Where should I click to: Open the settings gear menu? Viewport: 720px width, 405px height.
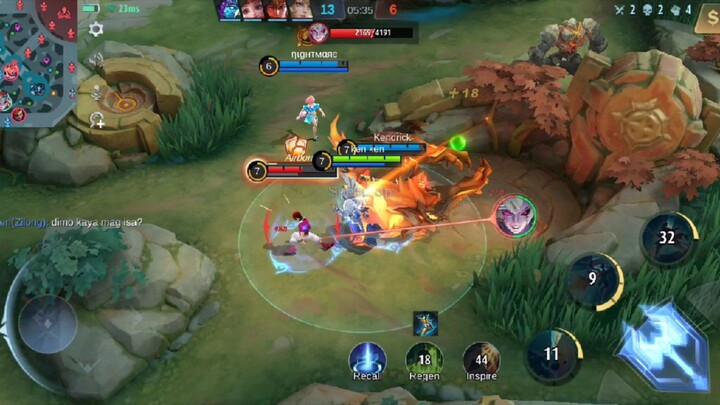pyautogui.click(x=96, y=29)
